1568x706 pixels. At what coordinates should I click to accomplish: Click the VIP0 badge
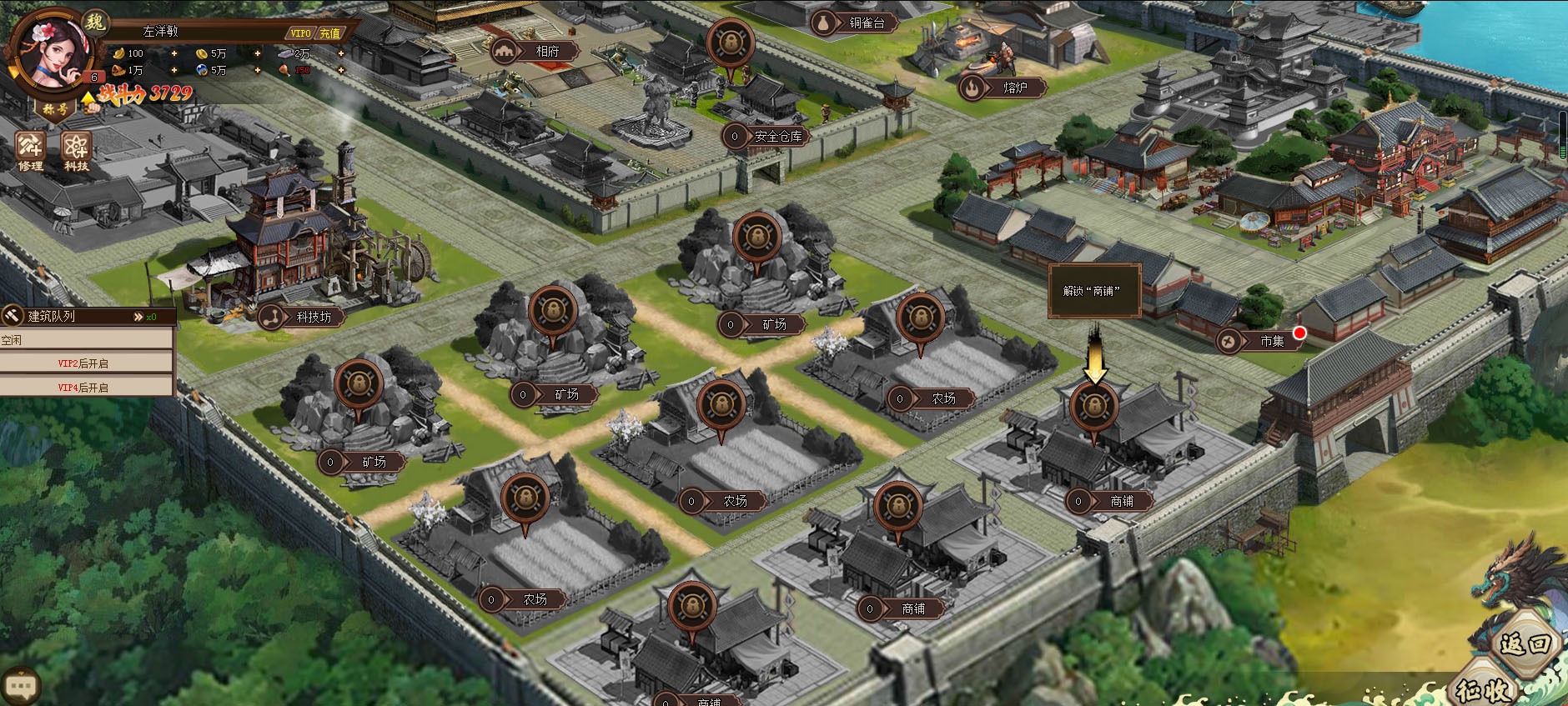pyautogui.click(x=300, y=33)
